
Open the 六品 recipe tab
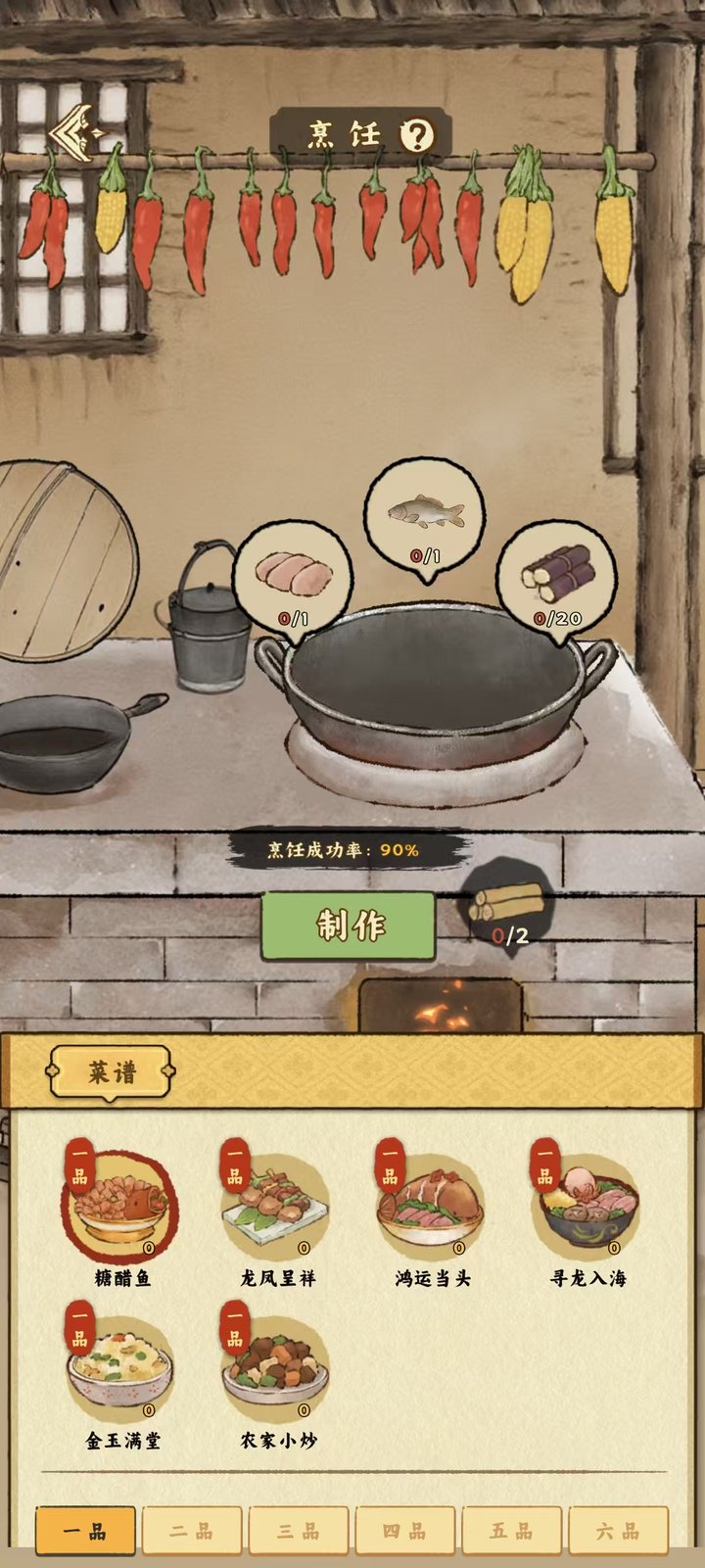619,1532
